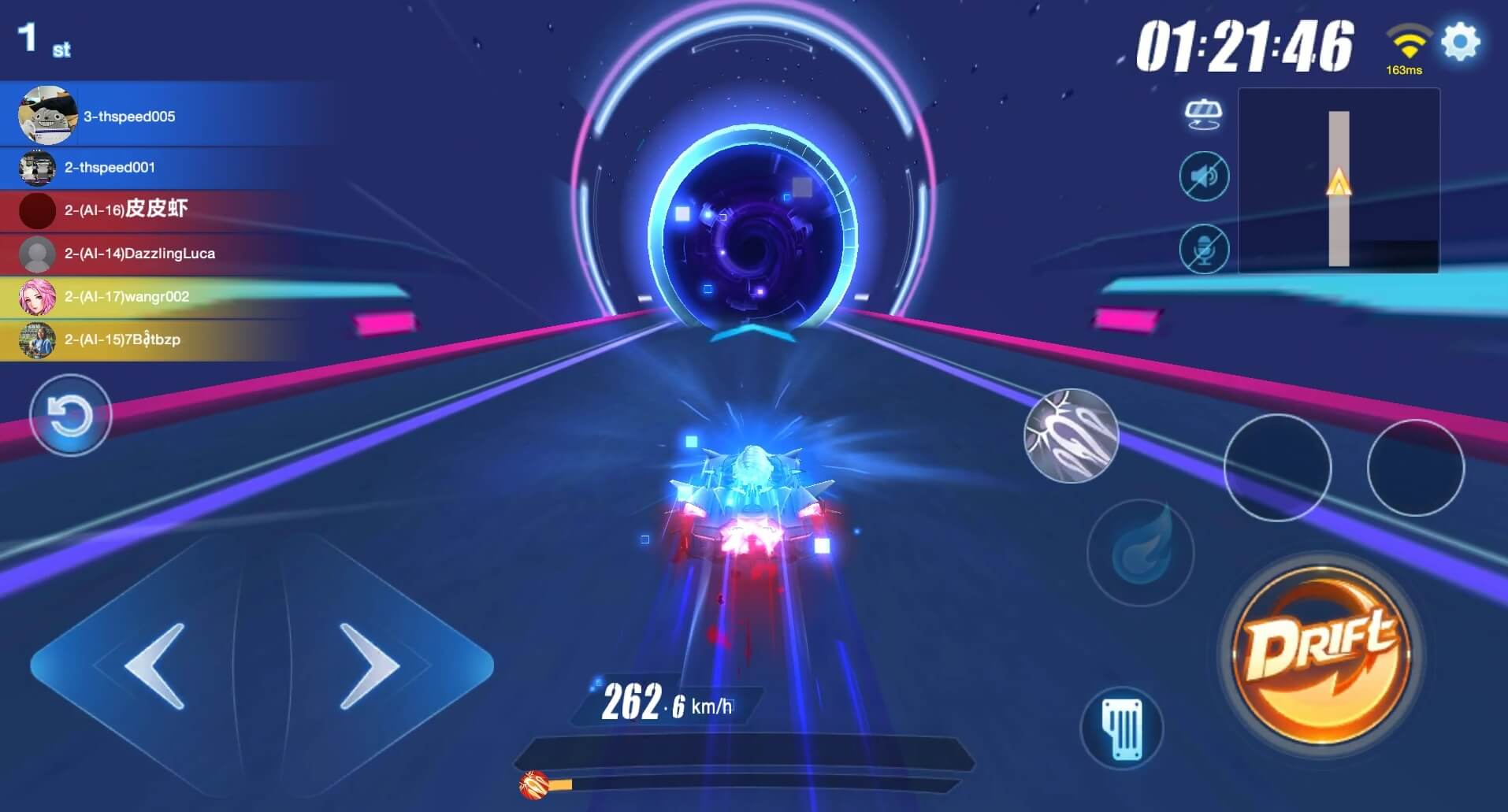Steer right with the right arrow

coord(370,666)
